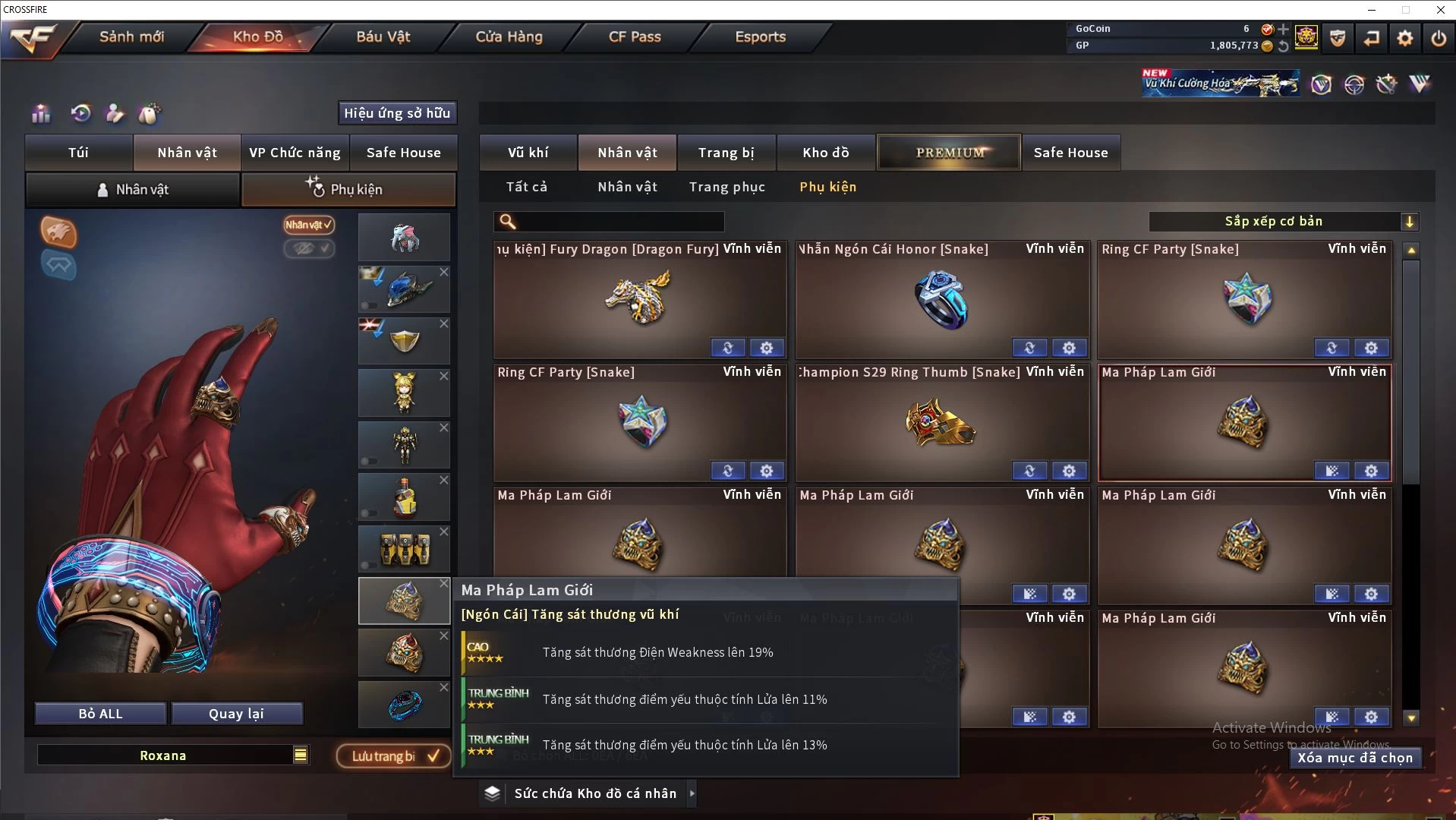The height and width of the screenshot is (820, 1456).
Task: Open the Sắp xếp cơ bản sort dropdown
Action: coord(1283,222)
